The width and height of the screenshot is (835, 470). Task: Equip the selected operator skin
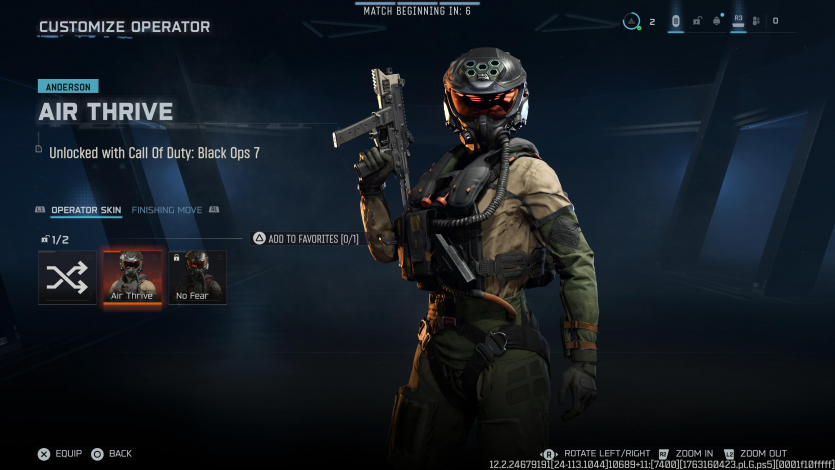coord(60,454)
